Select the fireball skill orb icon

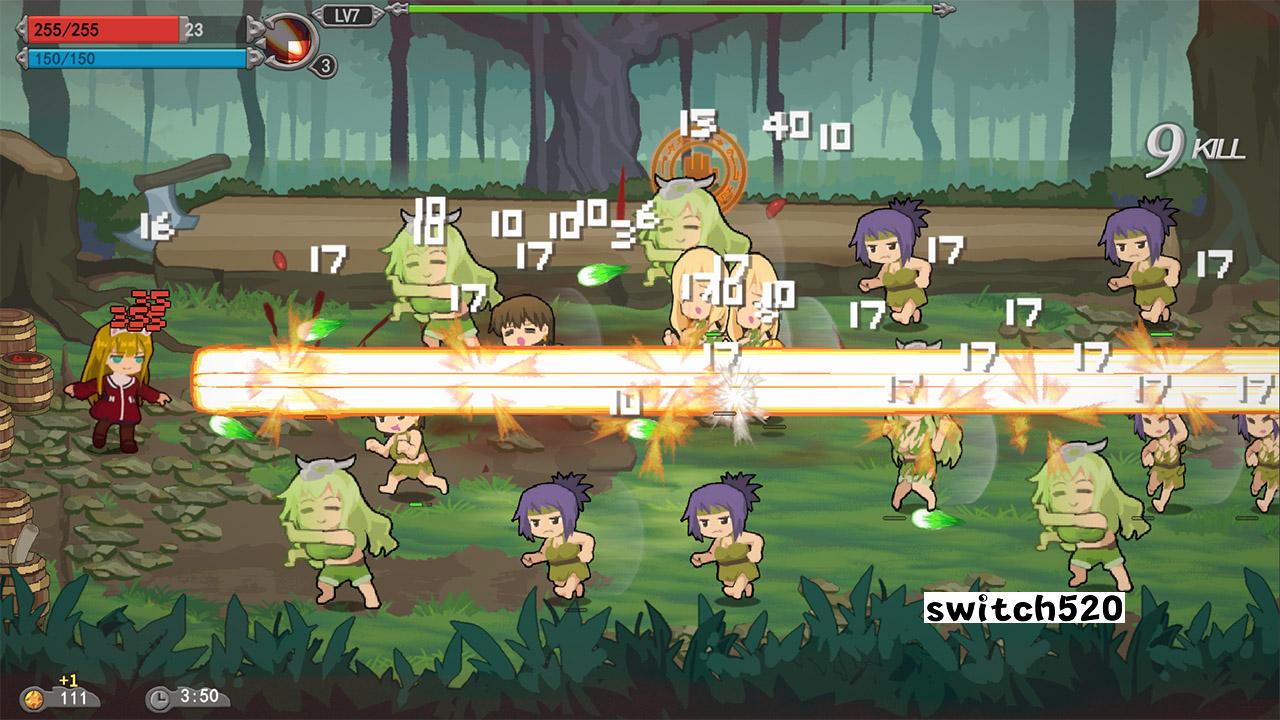288,42
